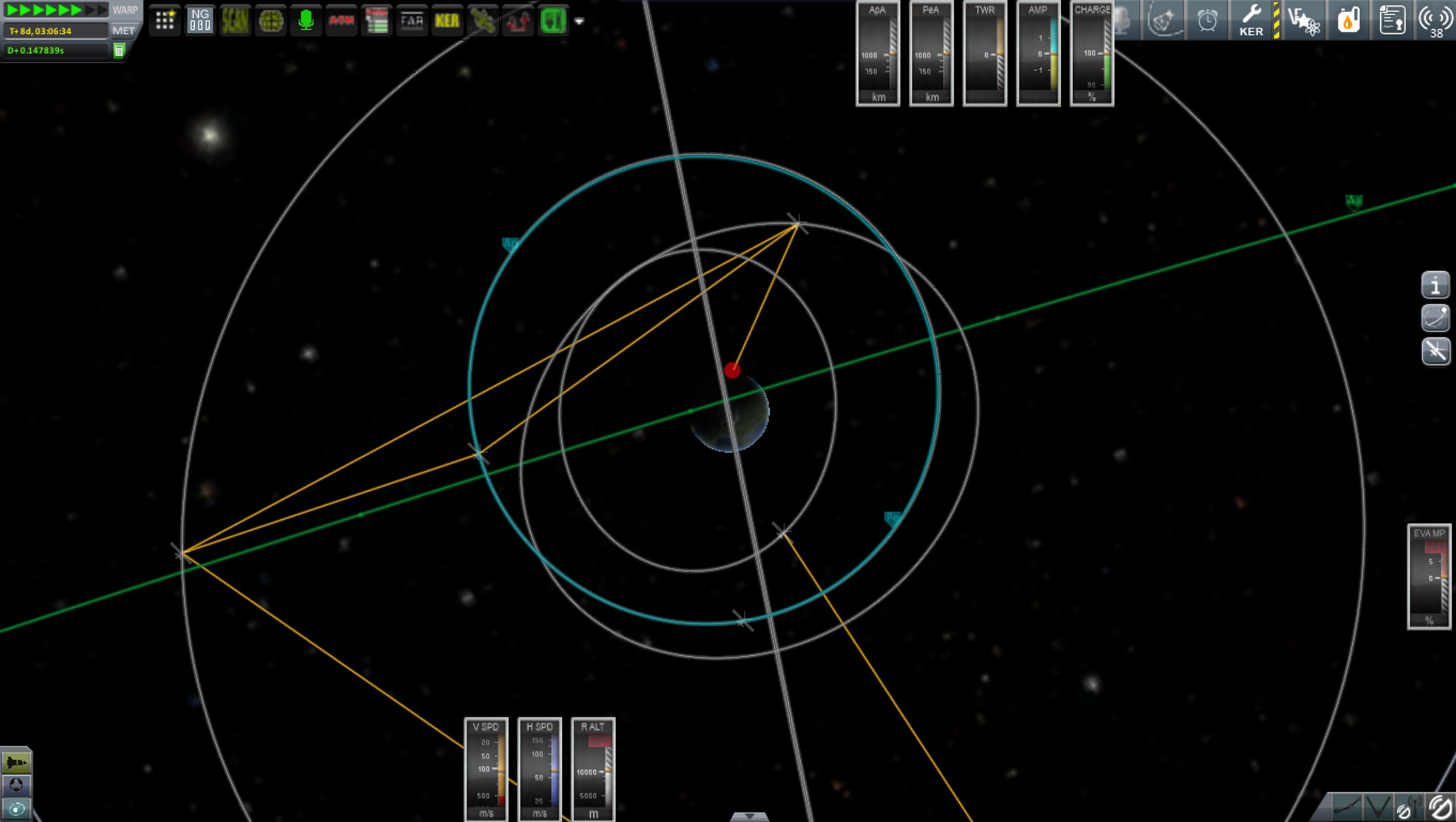Open the signal antenna app showing 38
The image size is (1456, 822).
coord(1435,21)
